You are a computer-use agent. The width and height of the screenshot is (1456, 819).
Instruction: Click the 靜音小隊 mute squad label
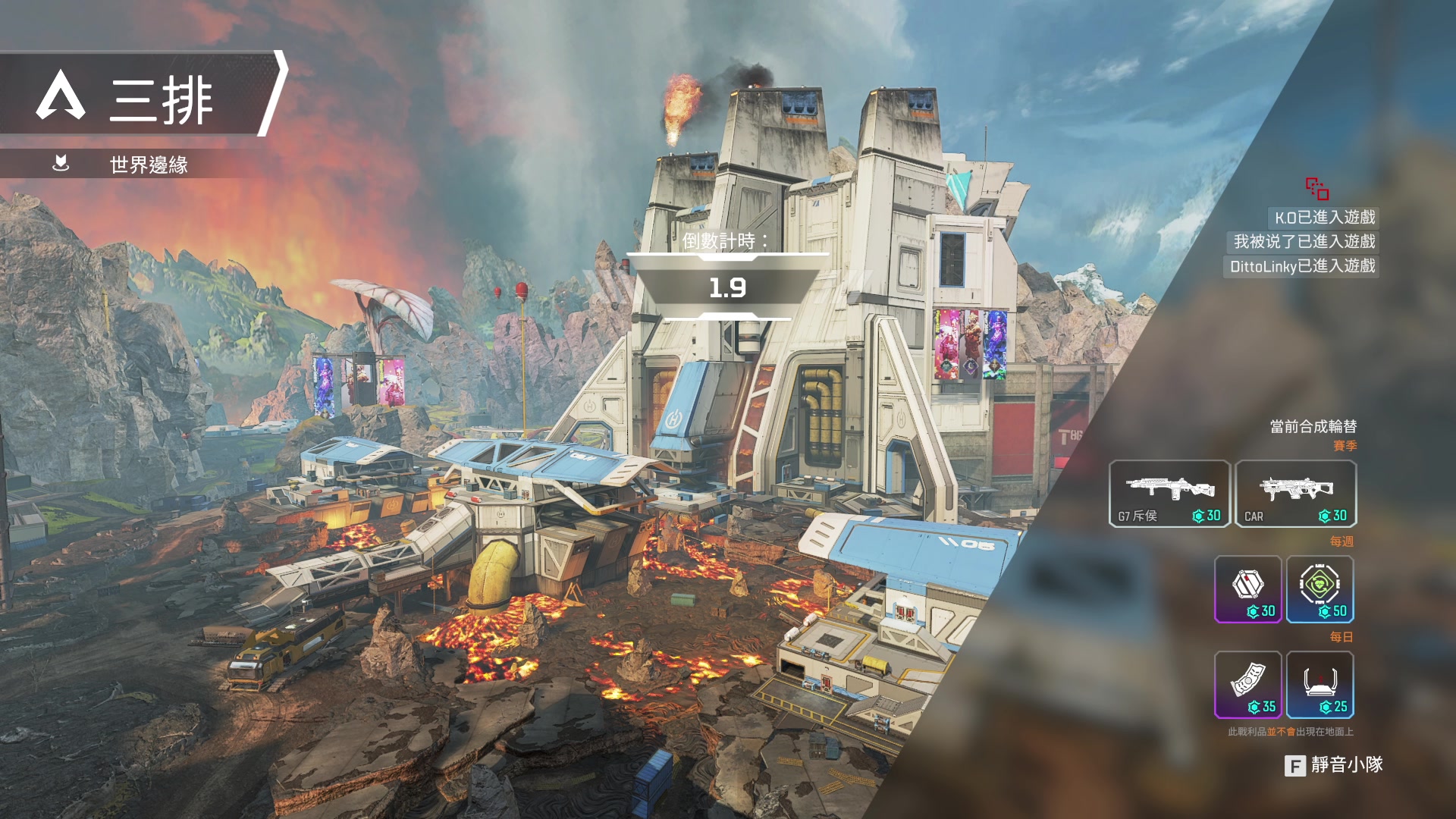click(x=1346, y=765)
